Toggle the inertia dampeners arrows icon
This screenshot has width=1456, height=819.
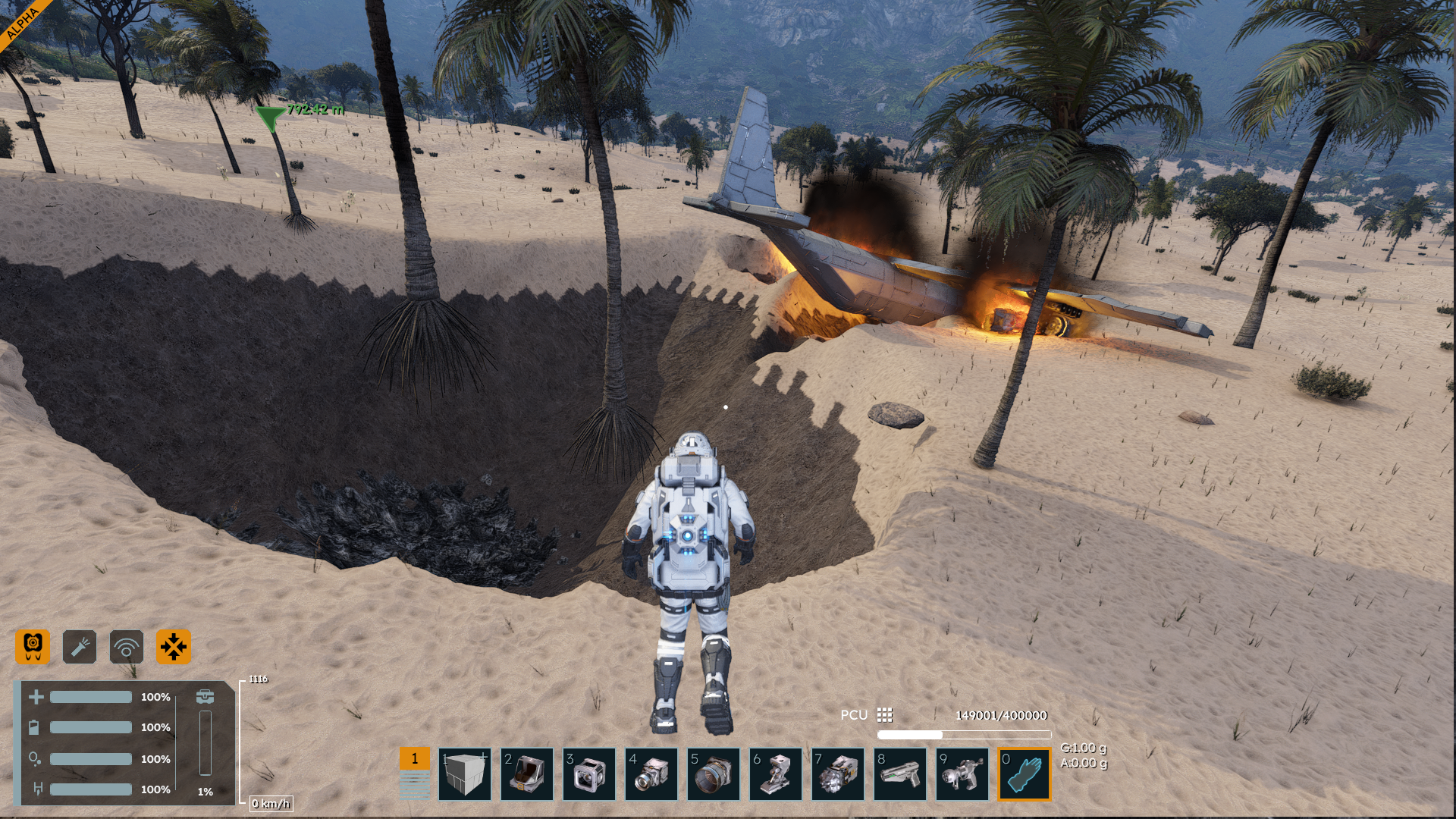tap(174, 647)
